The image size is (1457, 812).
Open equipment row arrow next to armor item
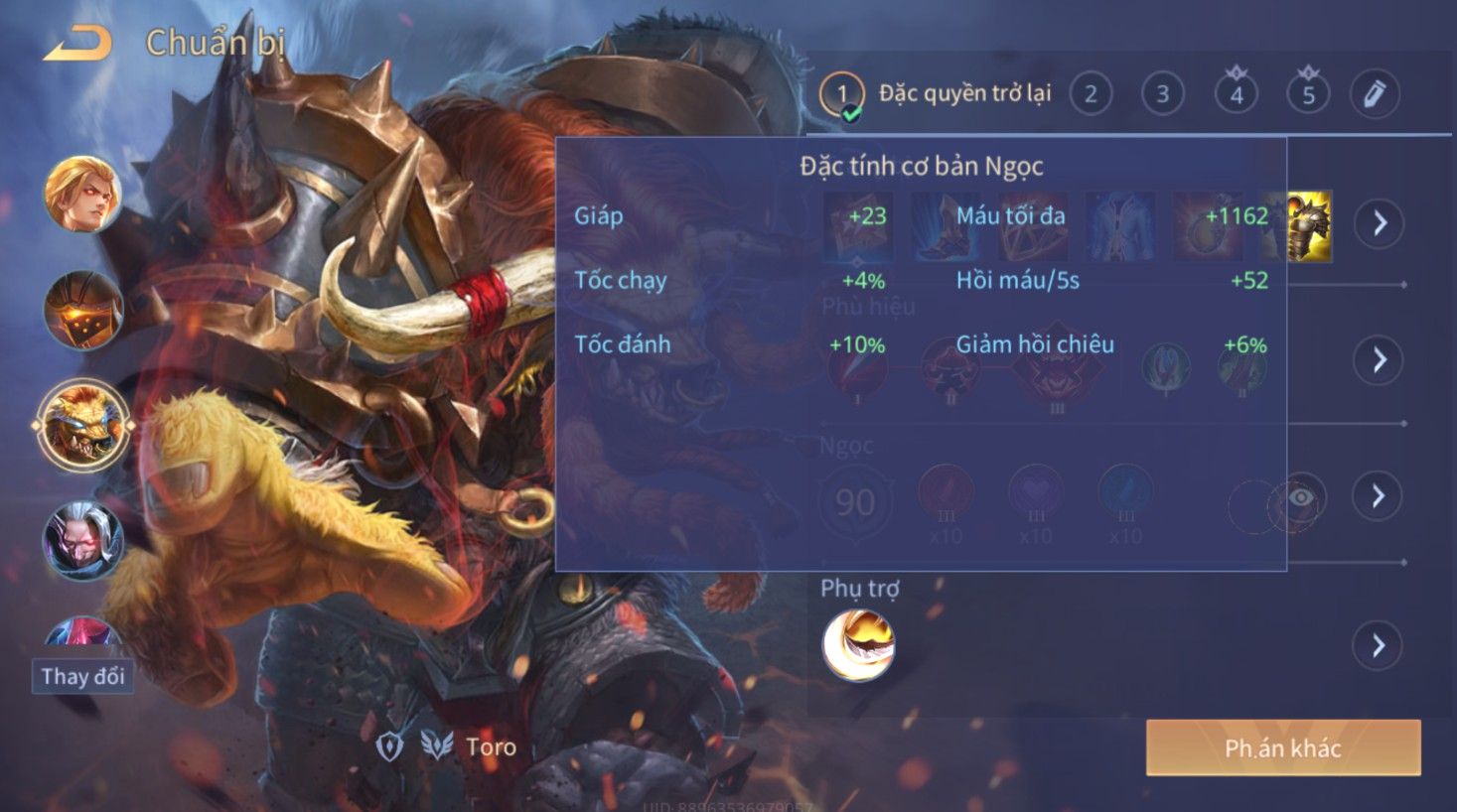click(x=1380, y=223)
